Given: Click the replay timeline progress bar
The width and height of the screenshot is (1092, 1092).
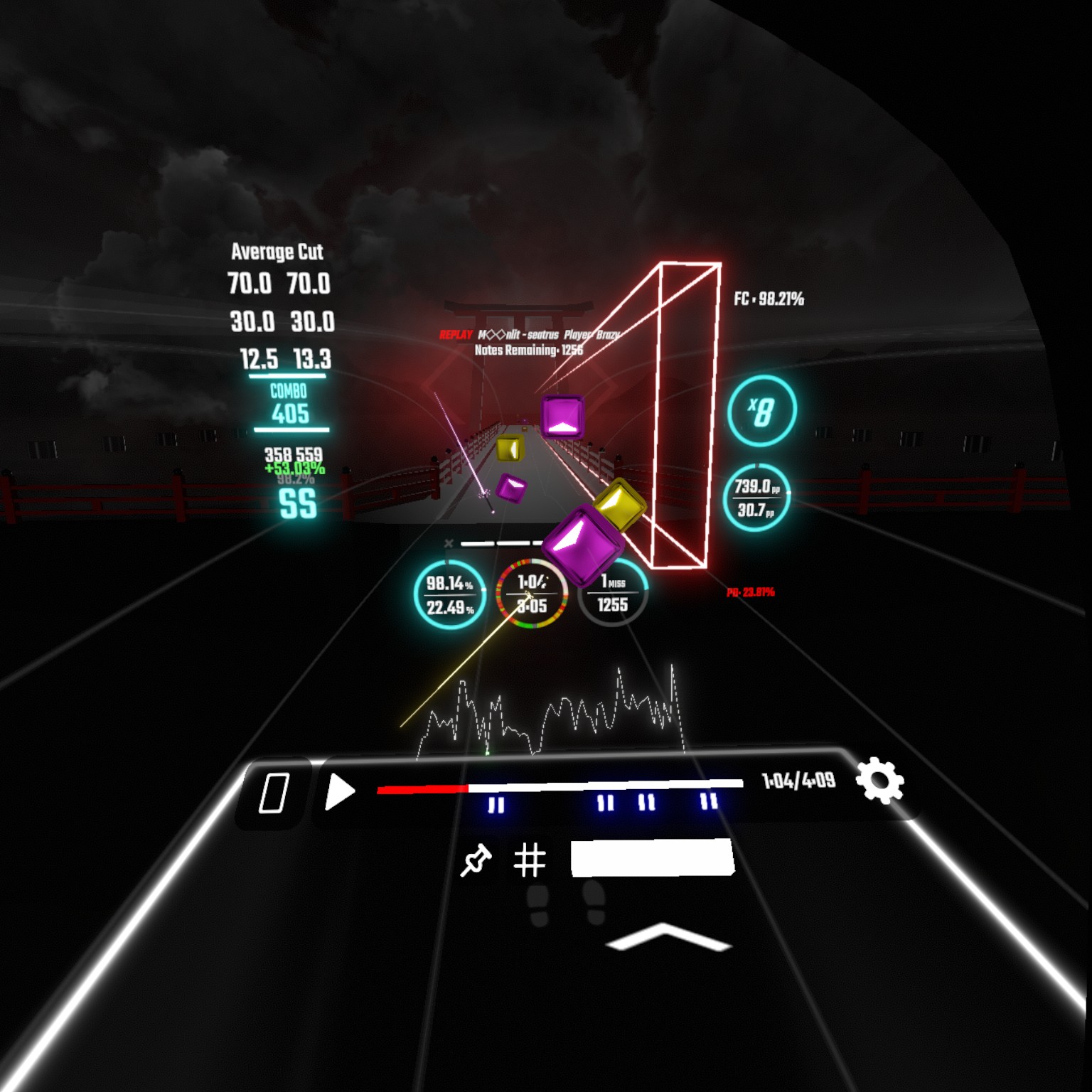Looking at the screenshot, I should [x=560, y=786].
